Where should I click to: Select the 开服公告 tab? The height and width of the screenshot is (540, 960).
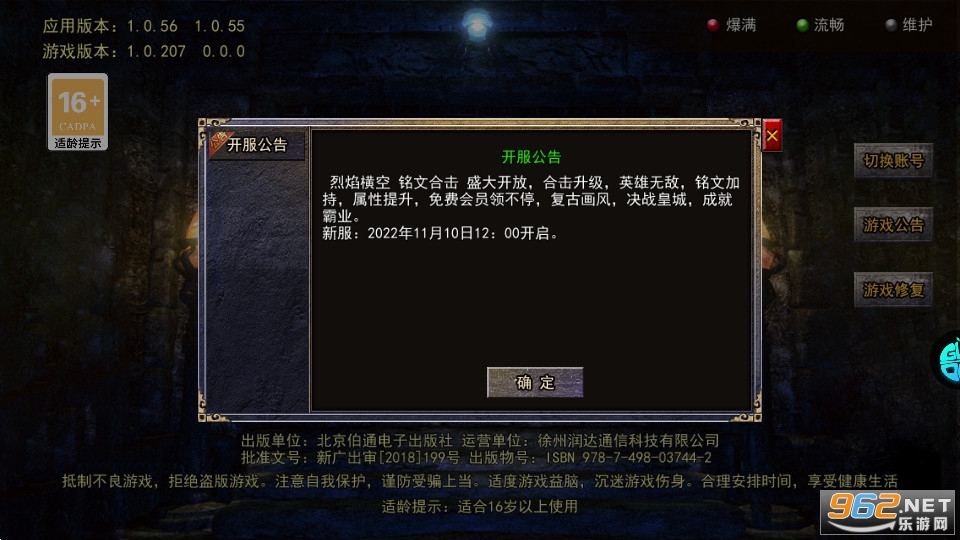[257, 145]
